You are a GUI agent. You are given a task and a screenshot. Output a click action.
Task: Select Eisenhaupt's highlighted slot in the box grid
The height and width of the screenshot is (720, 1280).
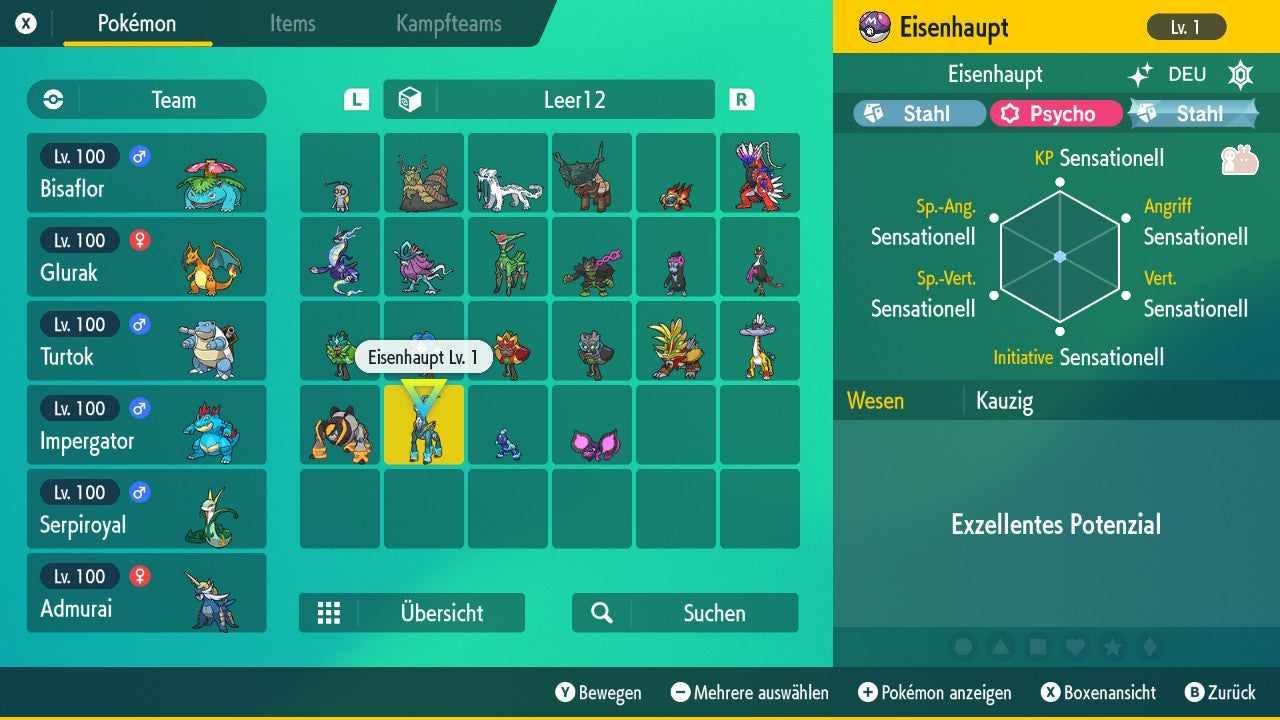[423, 425]
